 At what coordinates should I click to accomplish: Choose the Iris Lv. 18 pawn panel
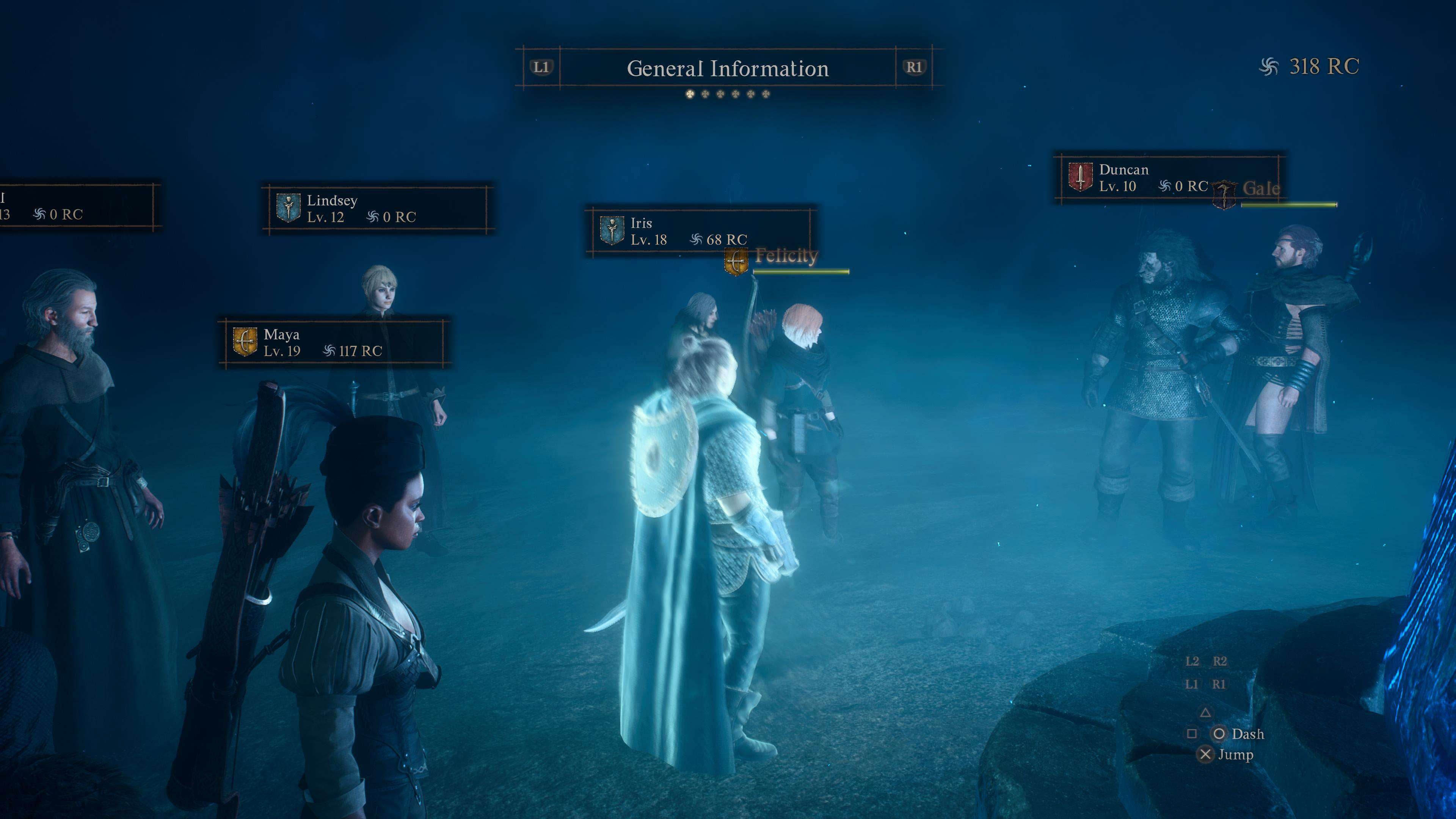tap(700, 231)
